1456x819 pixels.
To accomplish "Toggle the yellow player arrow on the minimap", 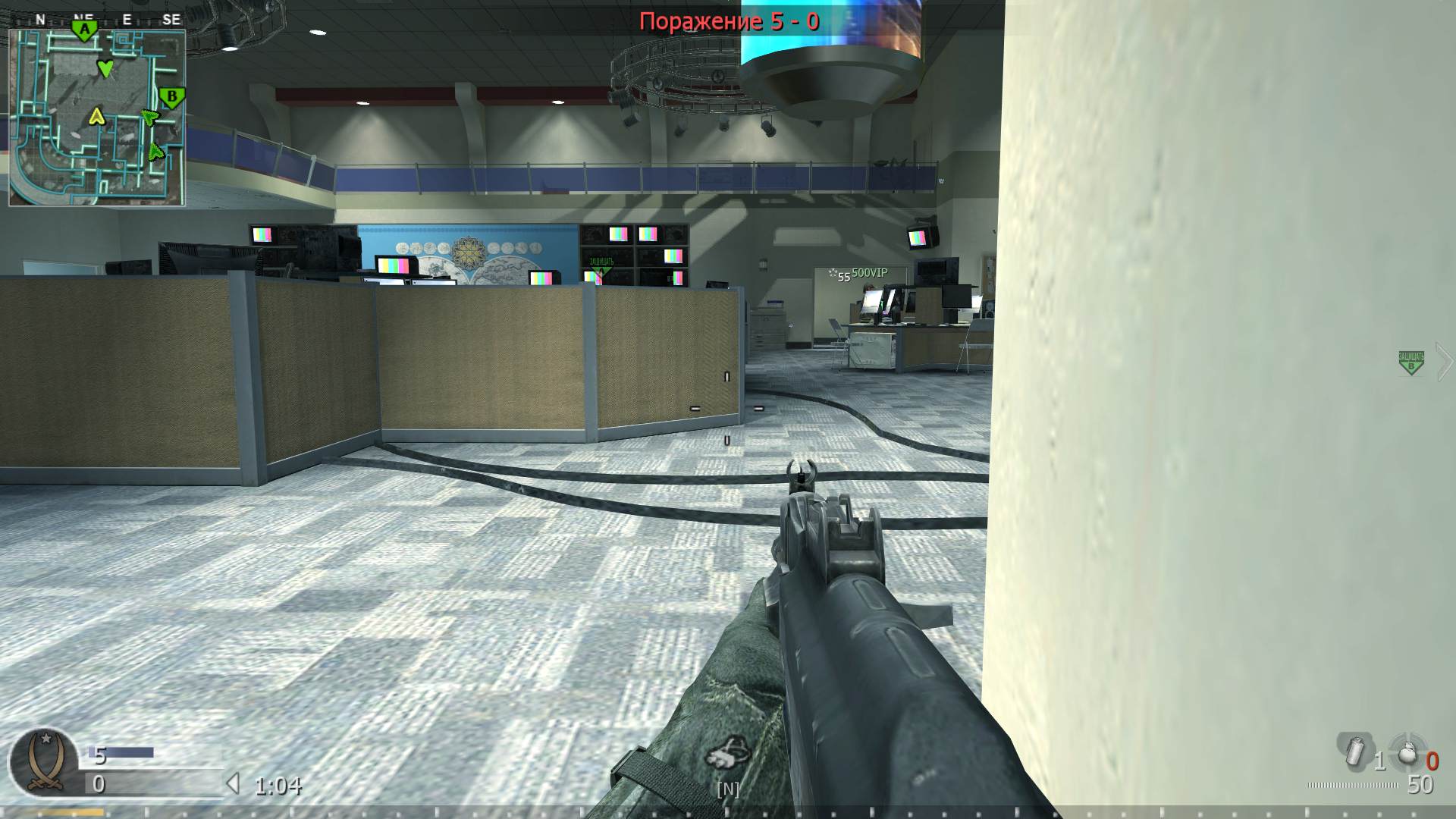I will coord(97,118).
